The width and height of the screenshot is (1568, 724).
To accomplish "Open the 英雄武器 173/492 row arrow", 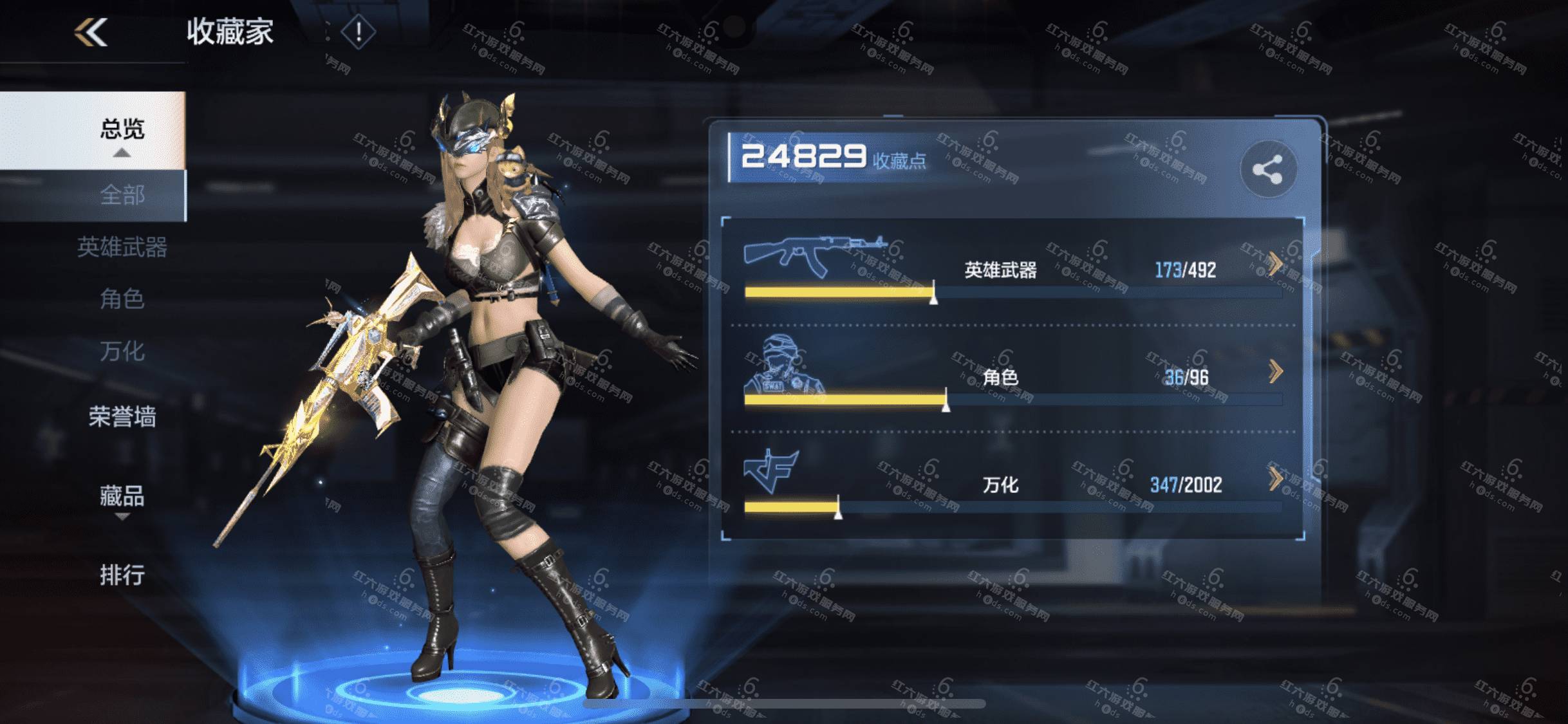I will 1274,264.
